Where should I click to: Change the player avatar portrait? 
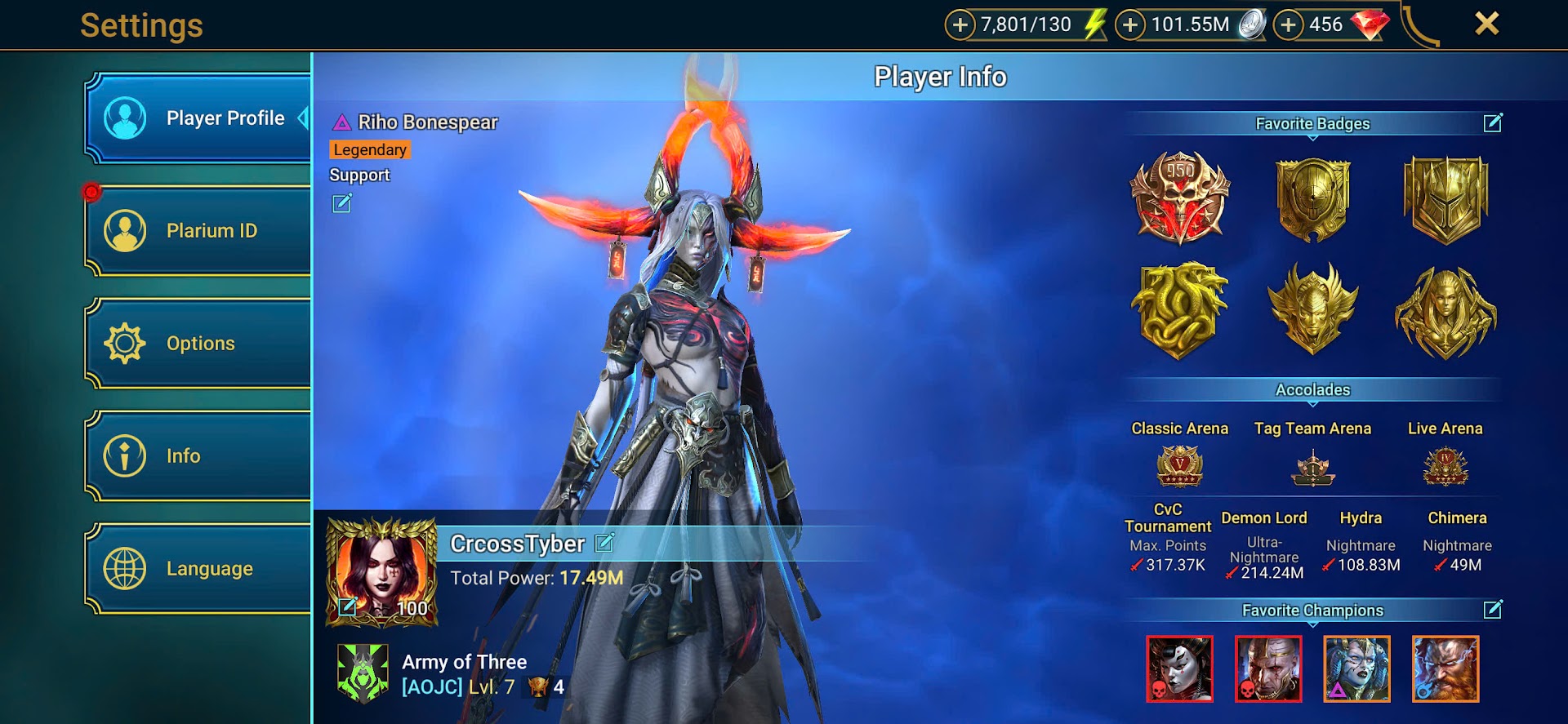tap(348, 606)
